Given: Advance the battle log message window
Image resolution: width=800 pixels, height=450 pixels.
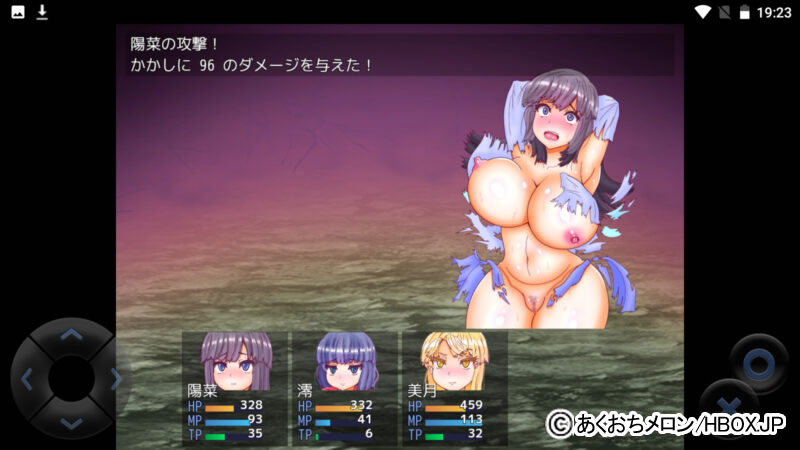Looking at the screenshot, I should pos(400,55).
